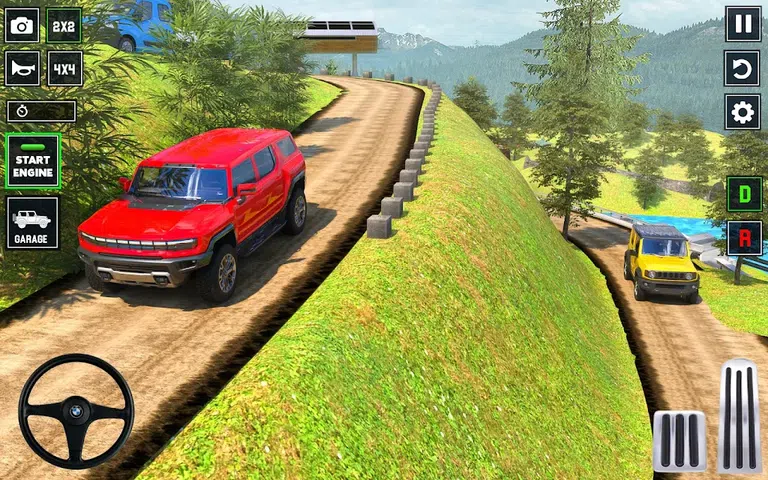Shift into Reverse with the R button
Image resolution: width=768 pixels, height=480 pixels.
point(744,238)
